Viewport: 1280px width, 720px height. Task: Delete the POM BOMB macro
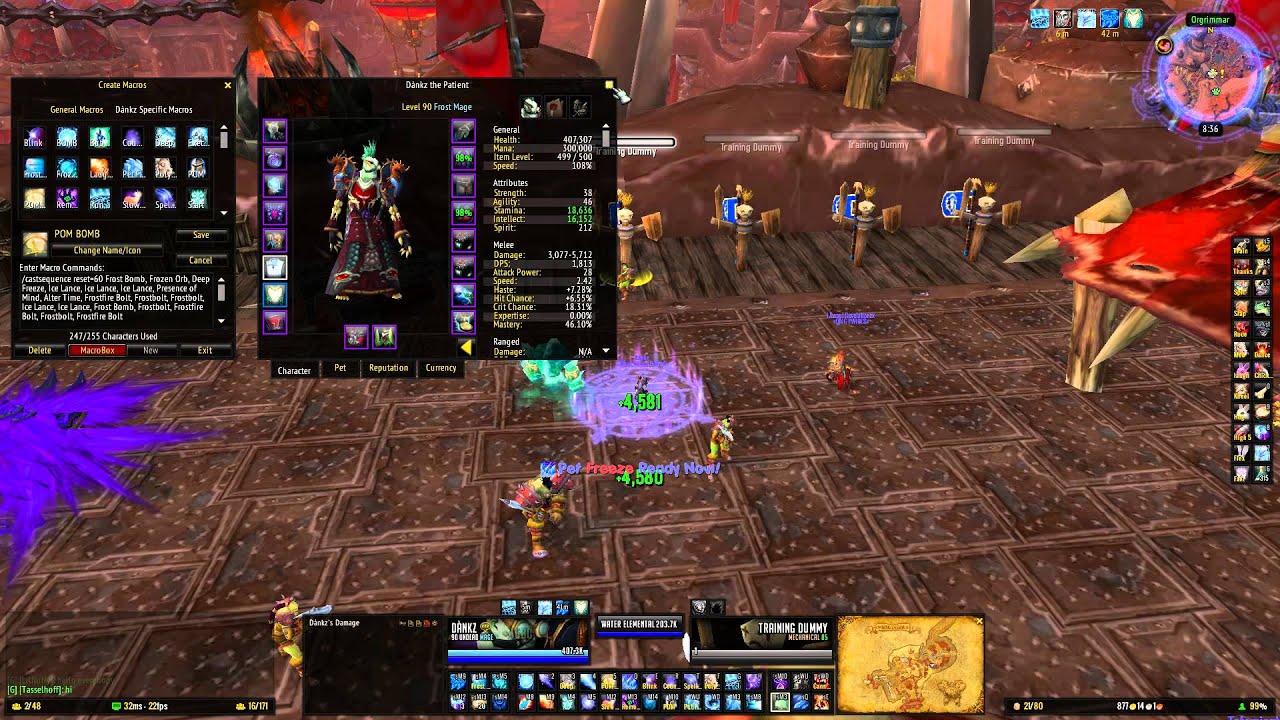pyautogui.click(x=40, y=351)
